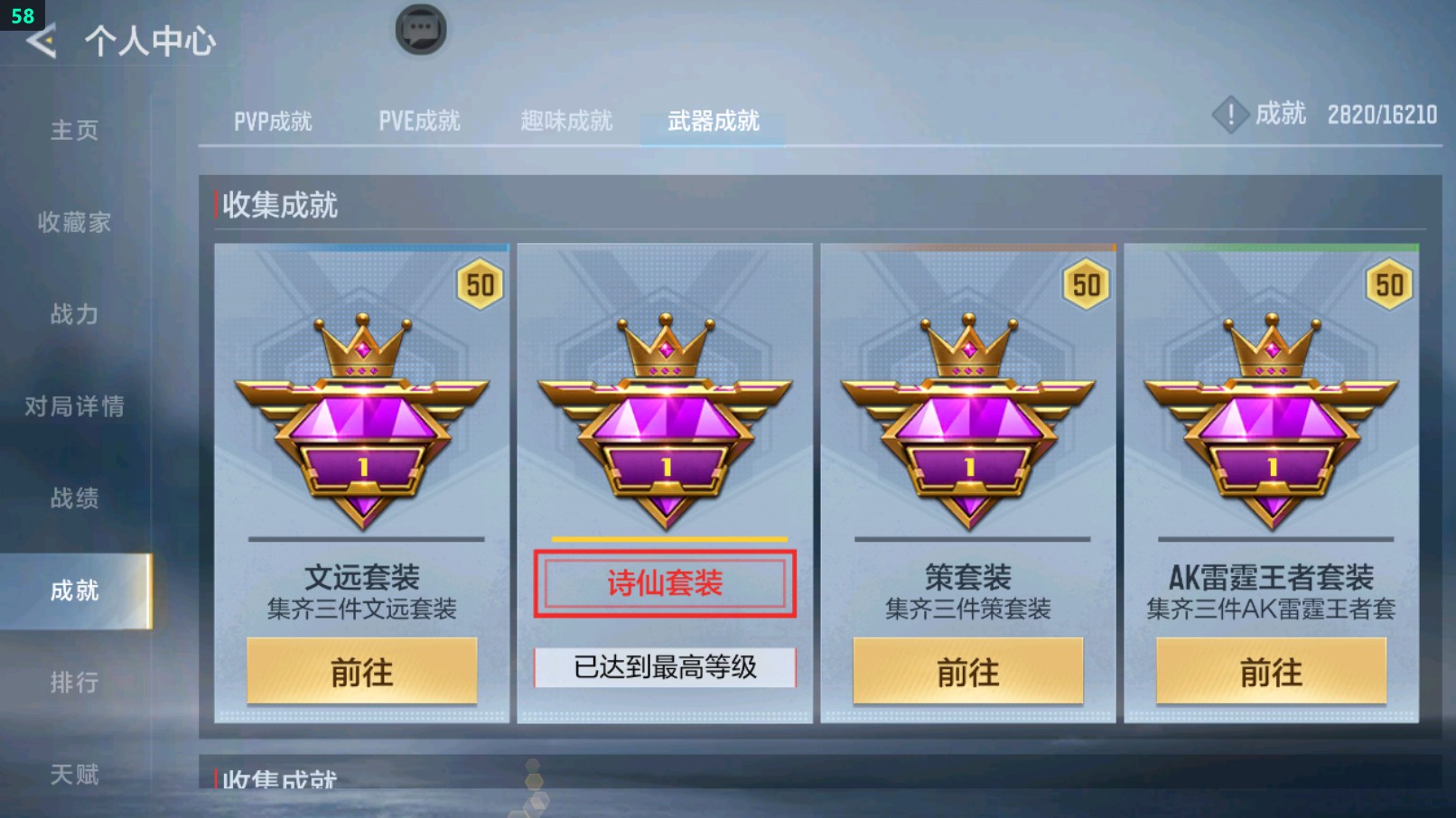Click the 已达到最高等级 label

[665, 667]
